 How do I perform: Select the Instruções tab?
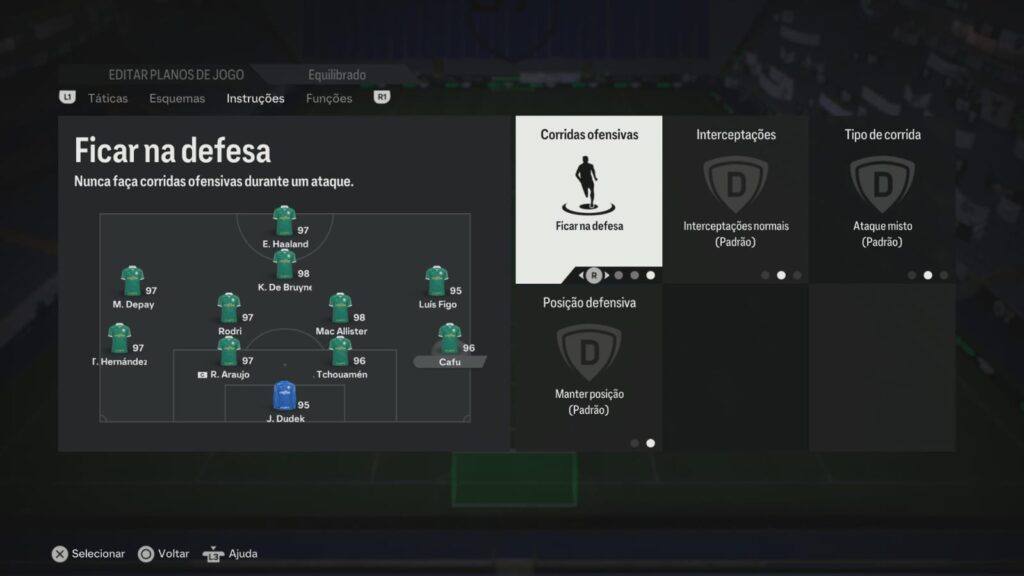(255, 98)
